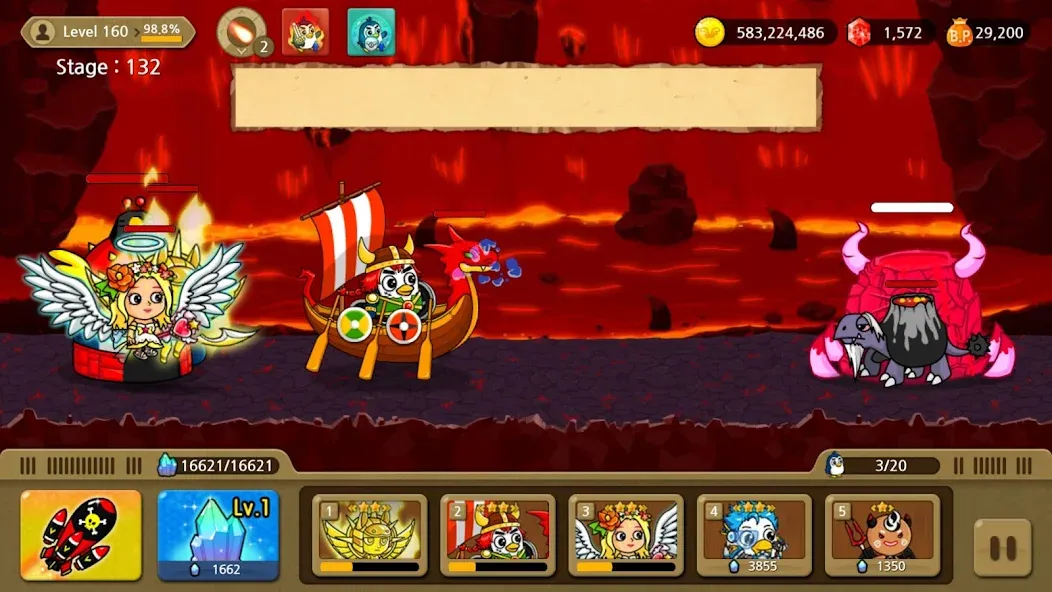
Task: Select the golden winged helmet unit card
Action: click(x=369, y=536)
